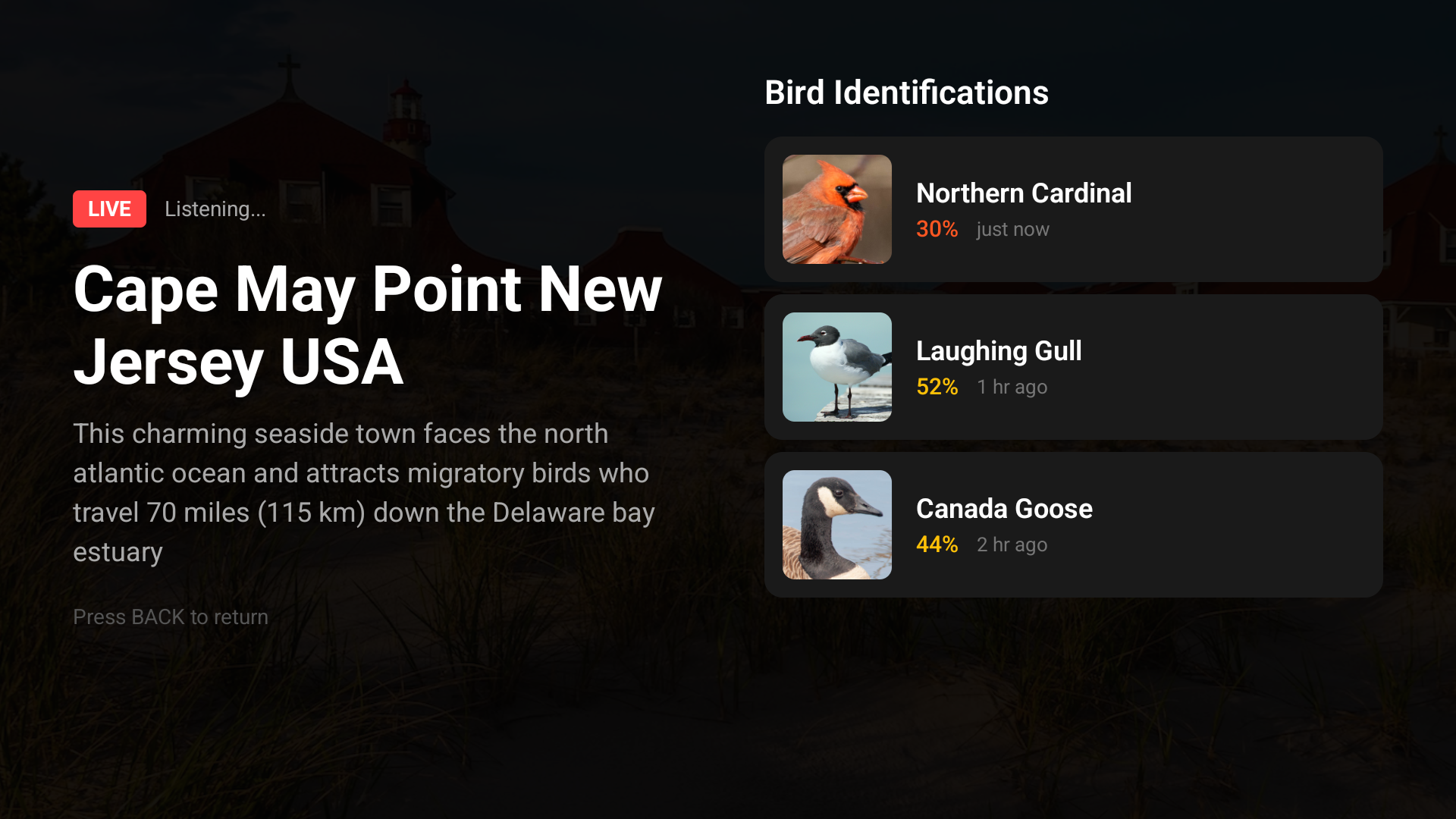Select the Canada Goose thumbnail image

(x=836, y=524)
